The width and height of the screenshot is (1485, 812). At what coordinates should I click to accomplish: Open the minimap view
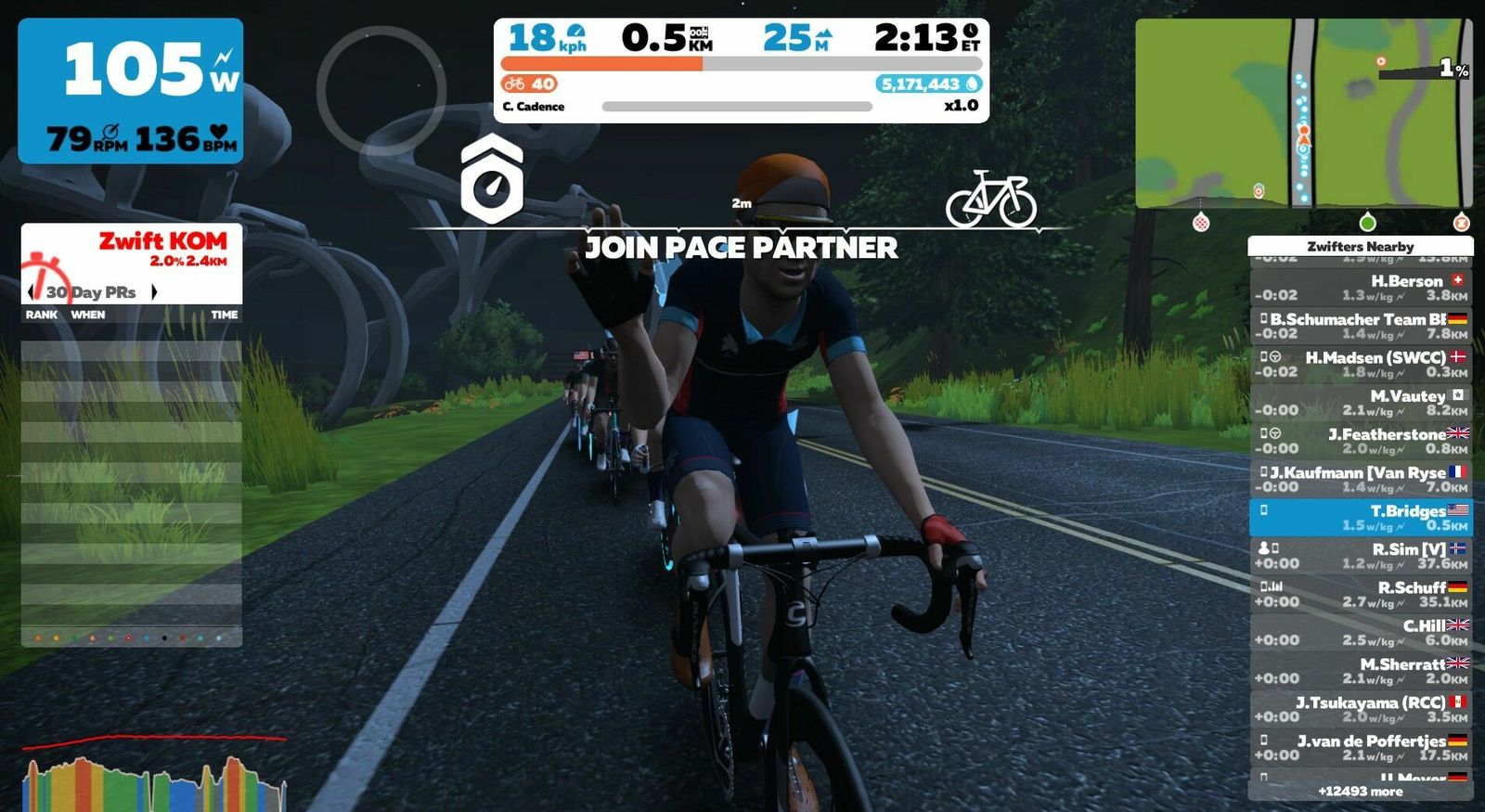pos(1303,112)
